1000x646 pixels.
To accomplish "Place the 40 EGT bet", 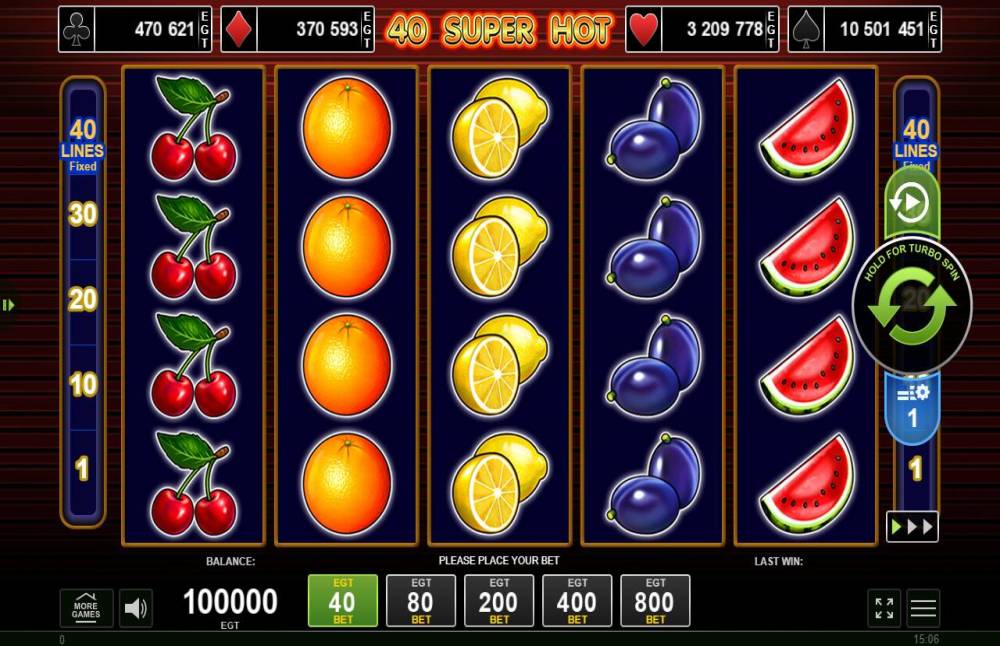I will (x=342, y=601).
